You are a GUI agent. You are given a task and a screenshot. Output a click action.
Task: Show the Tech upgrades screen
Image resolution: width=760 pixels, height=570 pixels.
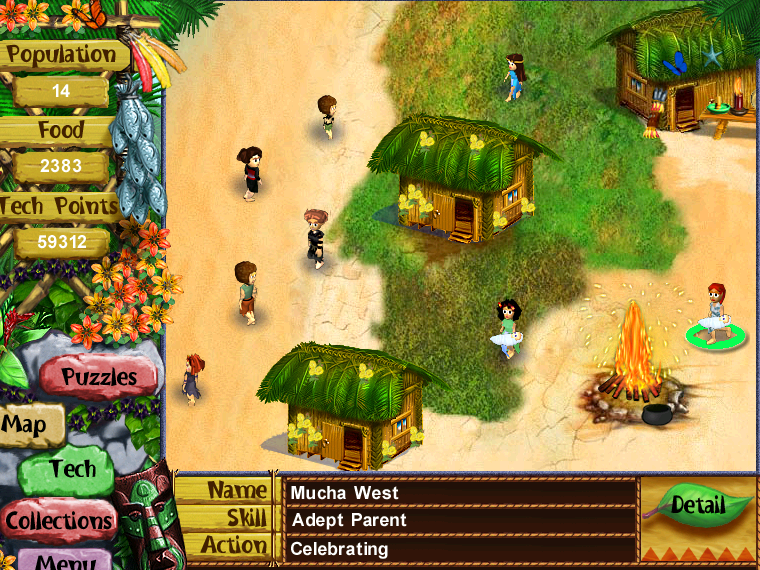[x=70, y=469]
